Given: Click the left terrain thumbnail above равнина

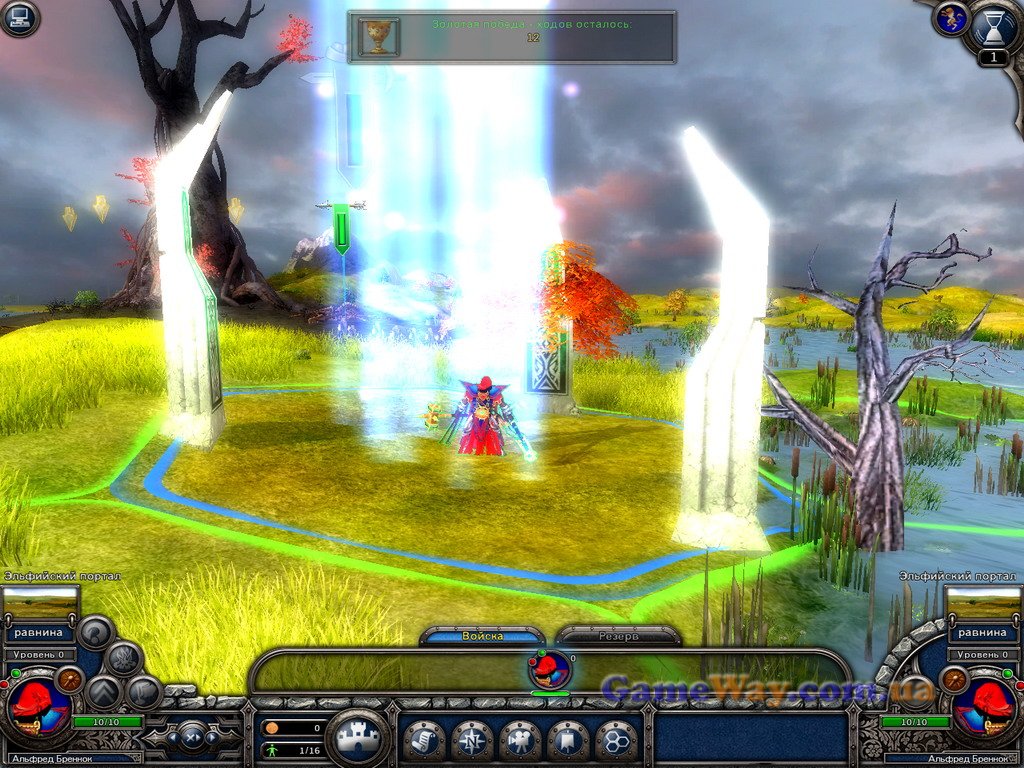Looking at the screenshot, I should click(40, 603).
